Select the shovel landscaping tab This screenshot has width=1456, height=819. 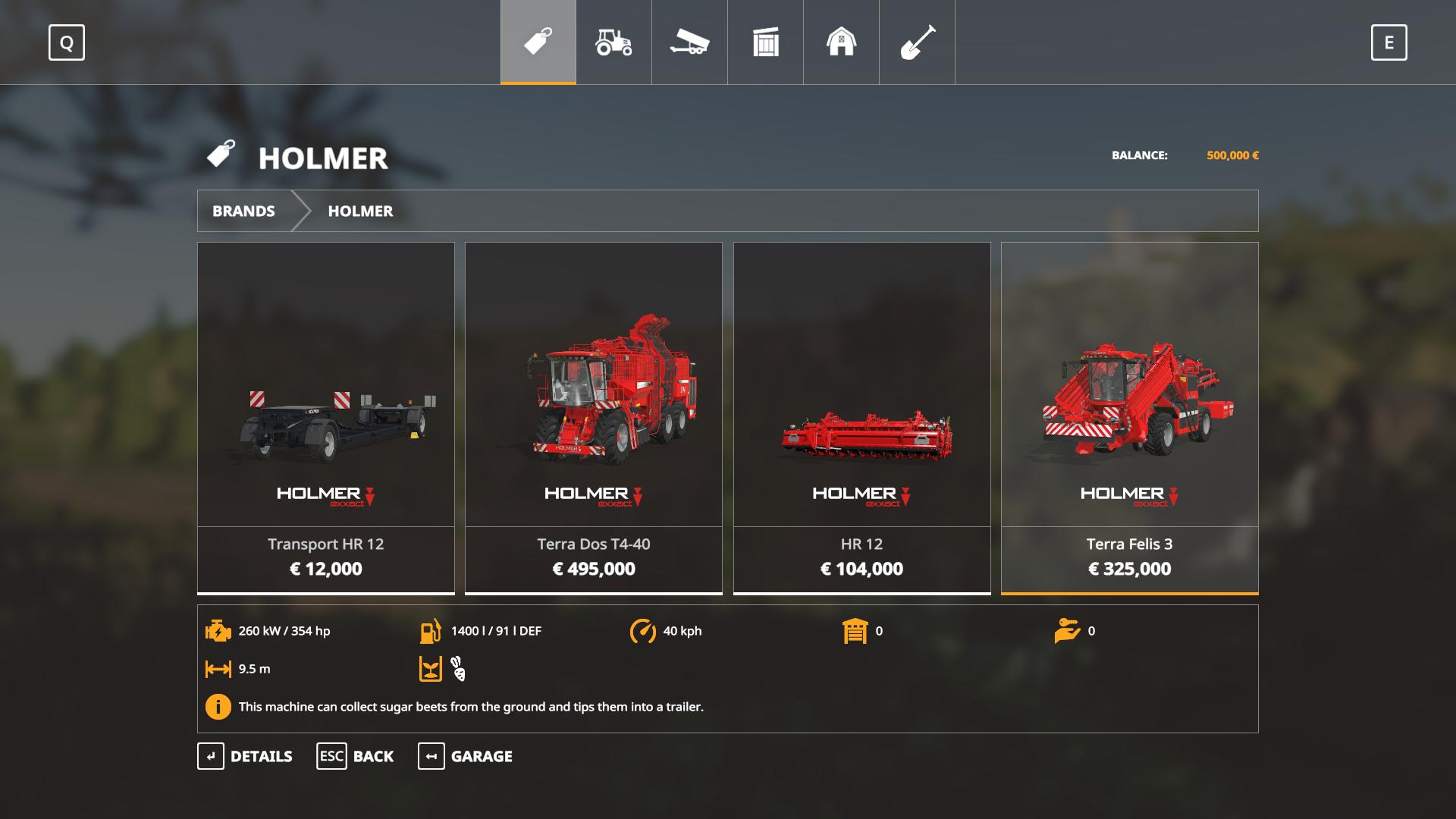click(x=917, y=42)
